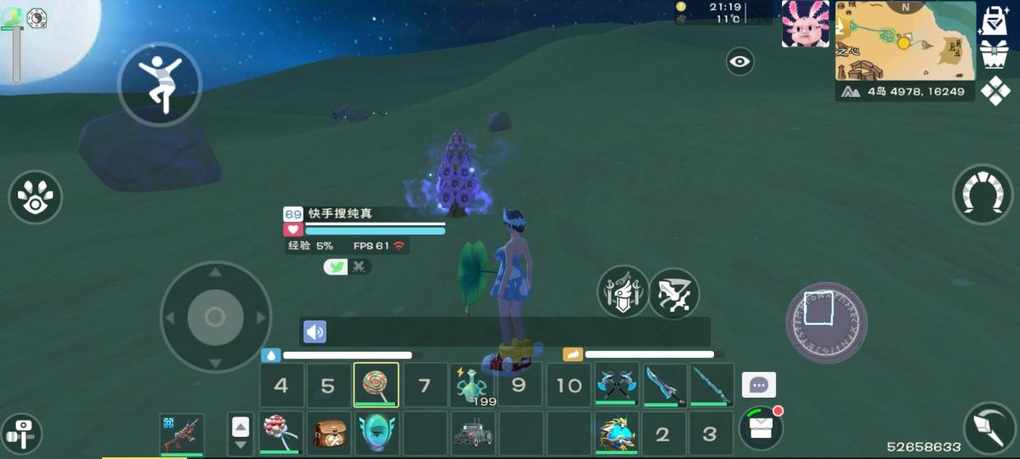The width and height of the screenshot is (1020, 459).
Task: Select the green potion flask with 199
Action: (472, 385)
